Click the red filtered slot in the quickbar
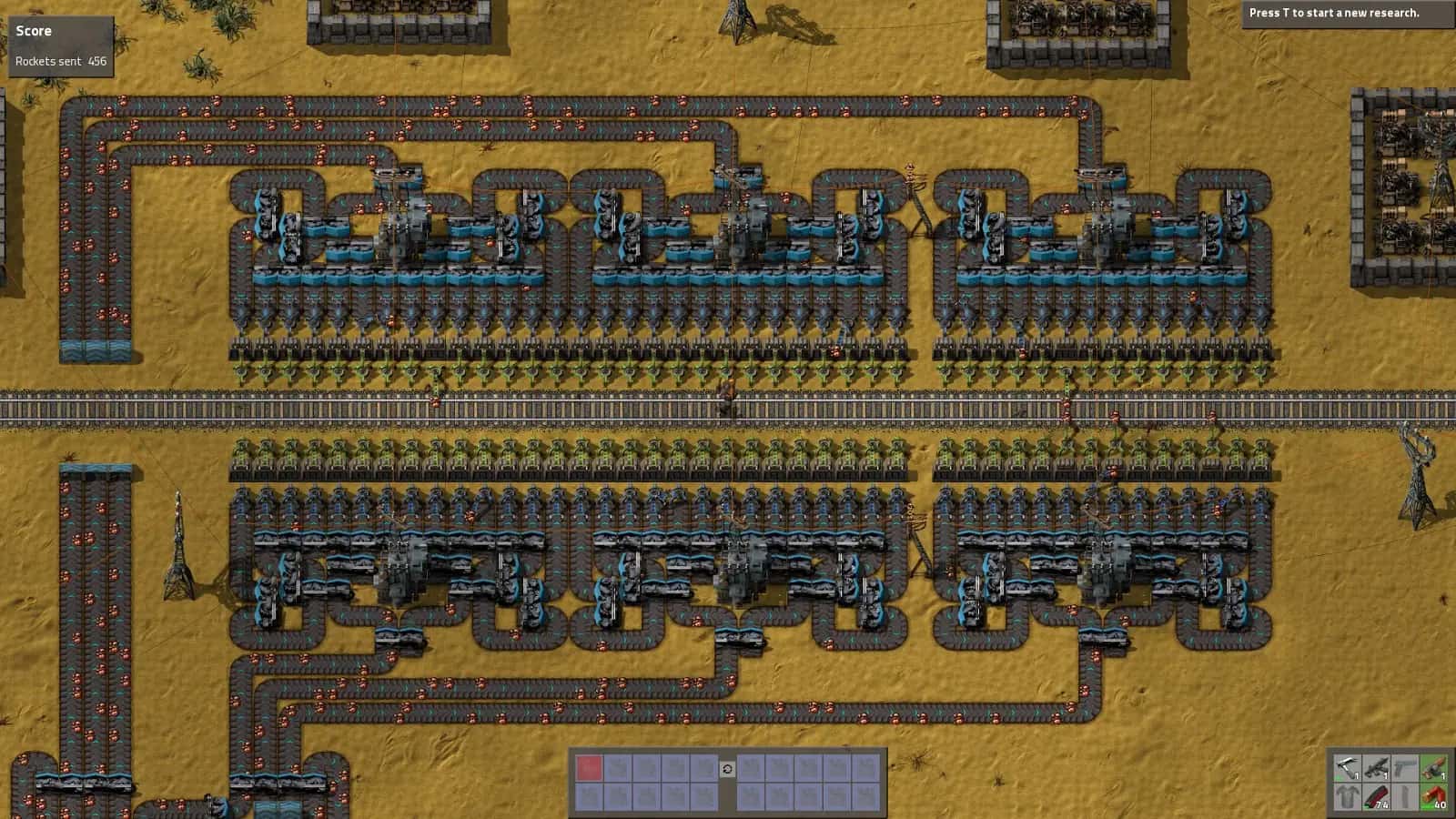1456x819 pixels. point(589,767)
